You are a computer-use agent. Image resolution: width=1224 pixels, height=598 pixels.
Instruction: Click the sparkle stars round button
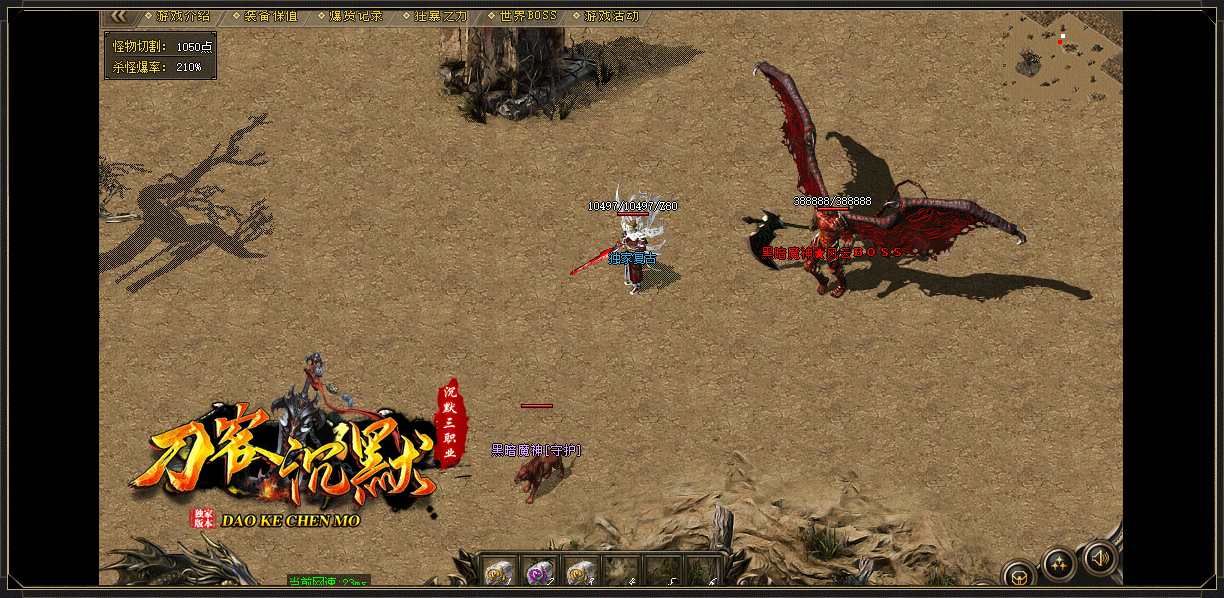coord(1059,564)
